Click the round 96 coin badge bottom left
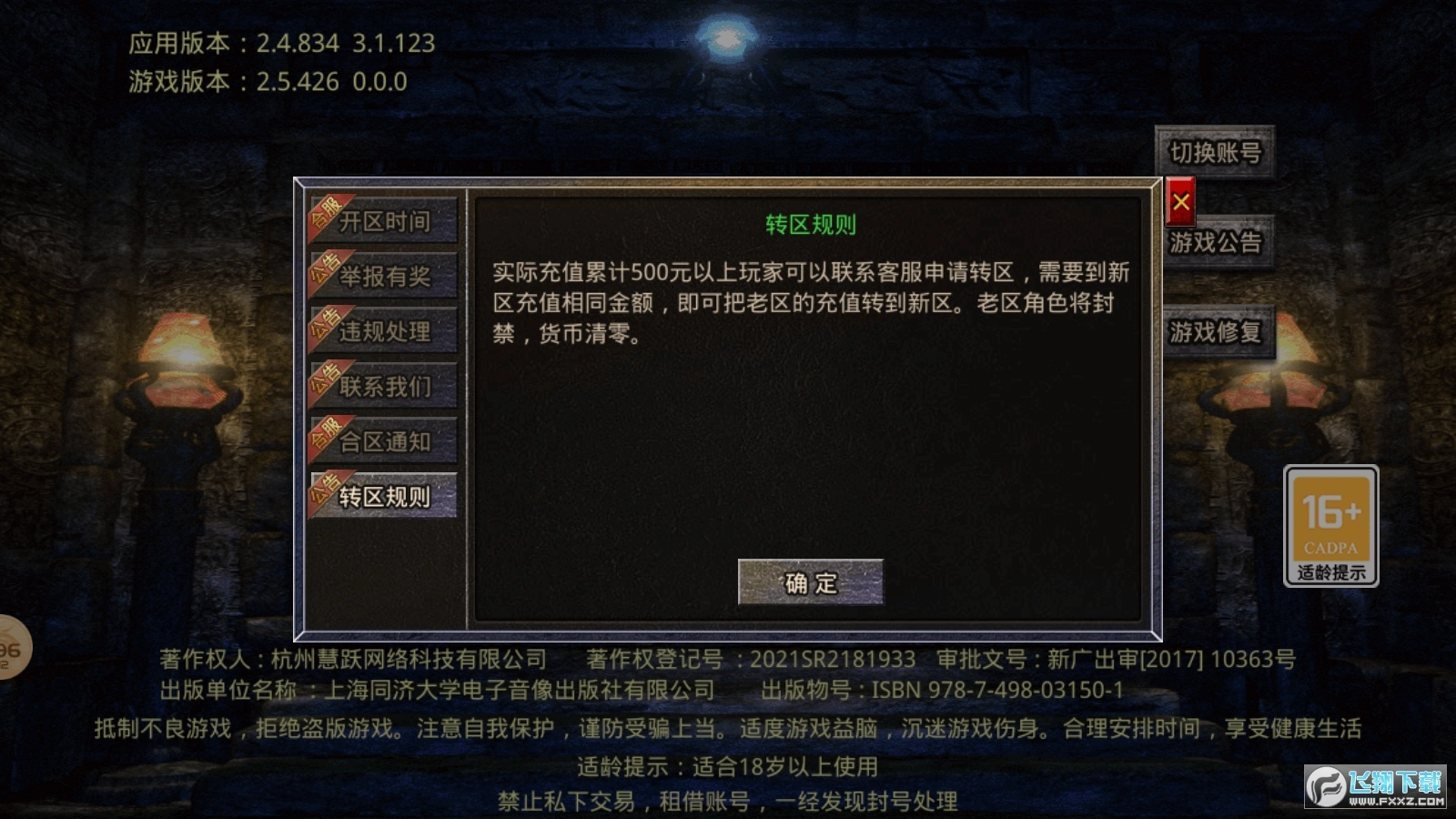The image size is (1456, 819). click(x=7, y=648)
